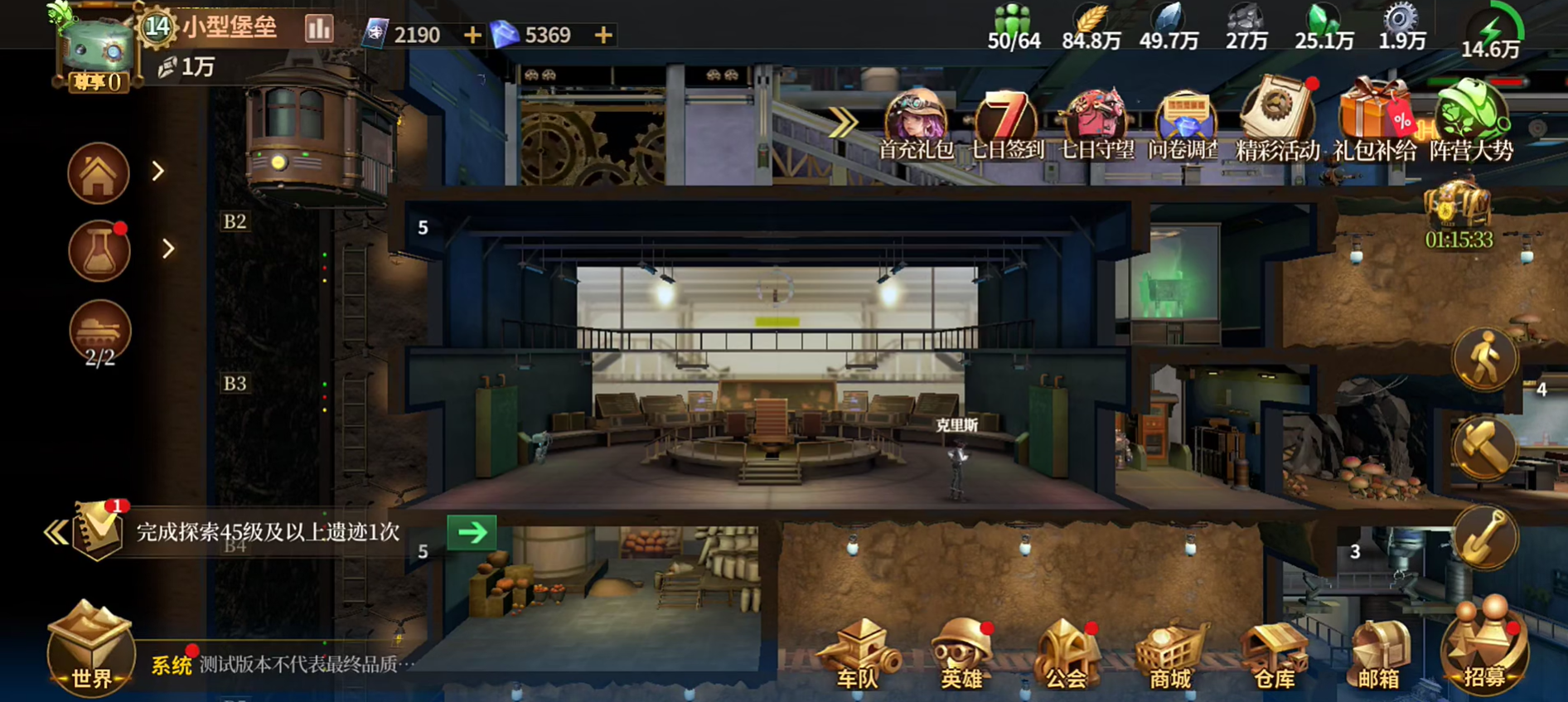This screenshot has width=1568, height=702.
Task: Open the 世界 world map
Action: tap(90, 649)
